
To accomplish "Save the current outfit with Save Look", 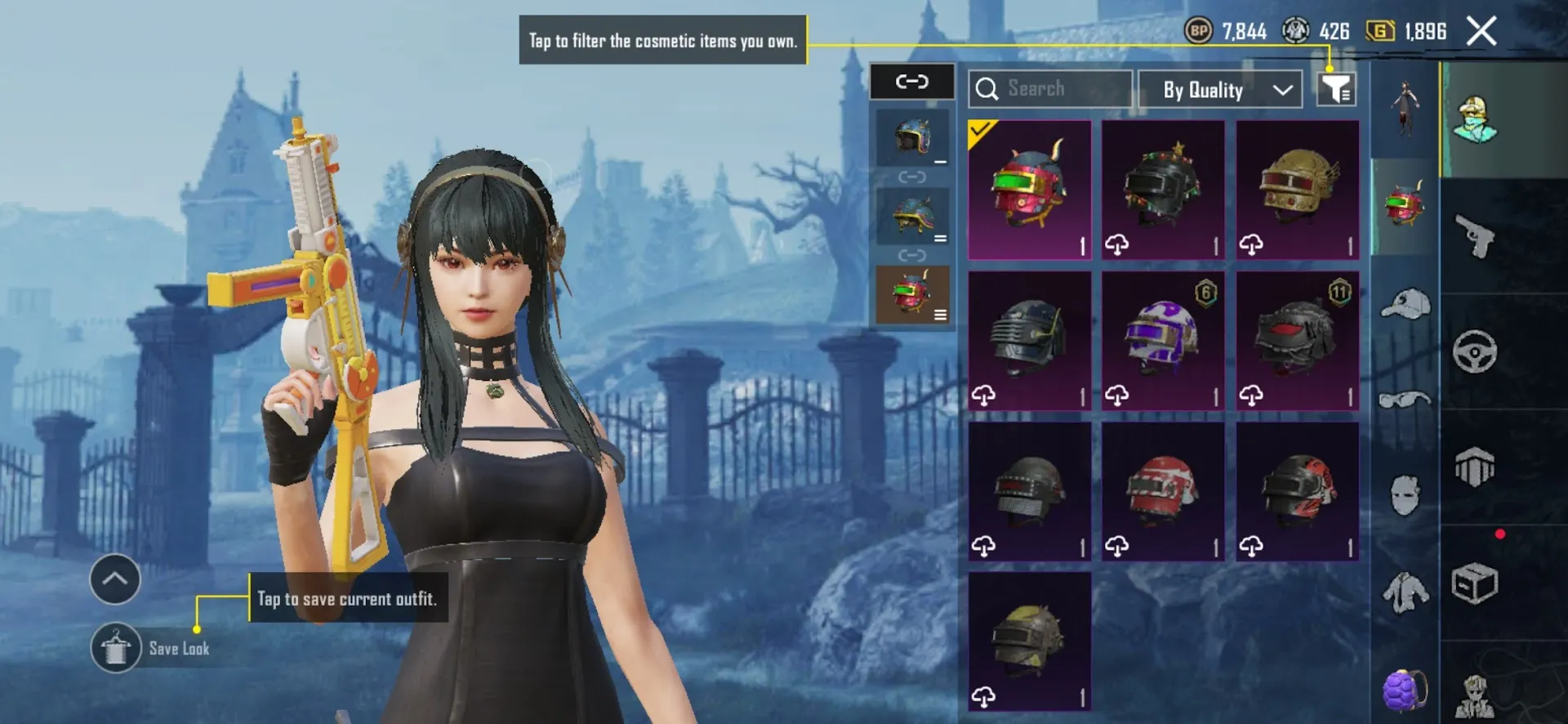I will 116,649.
